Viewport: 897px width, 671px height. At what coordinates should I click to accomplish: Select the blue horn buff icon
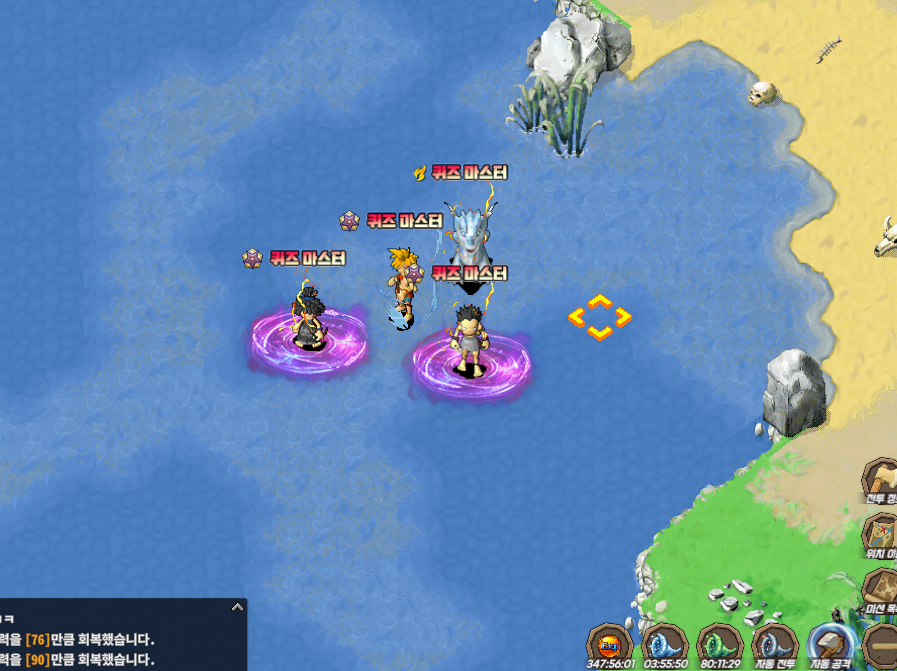tap(664, 642)
